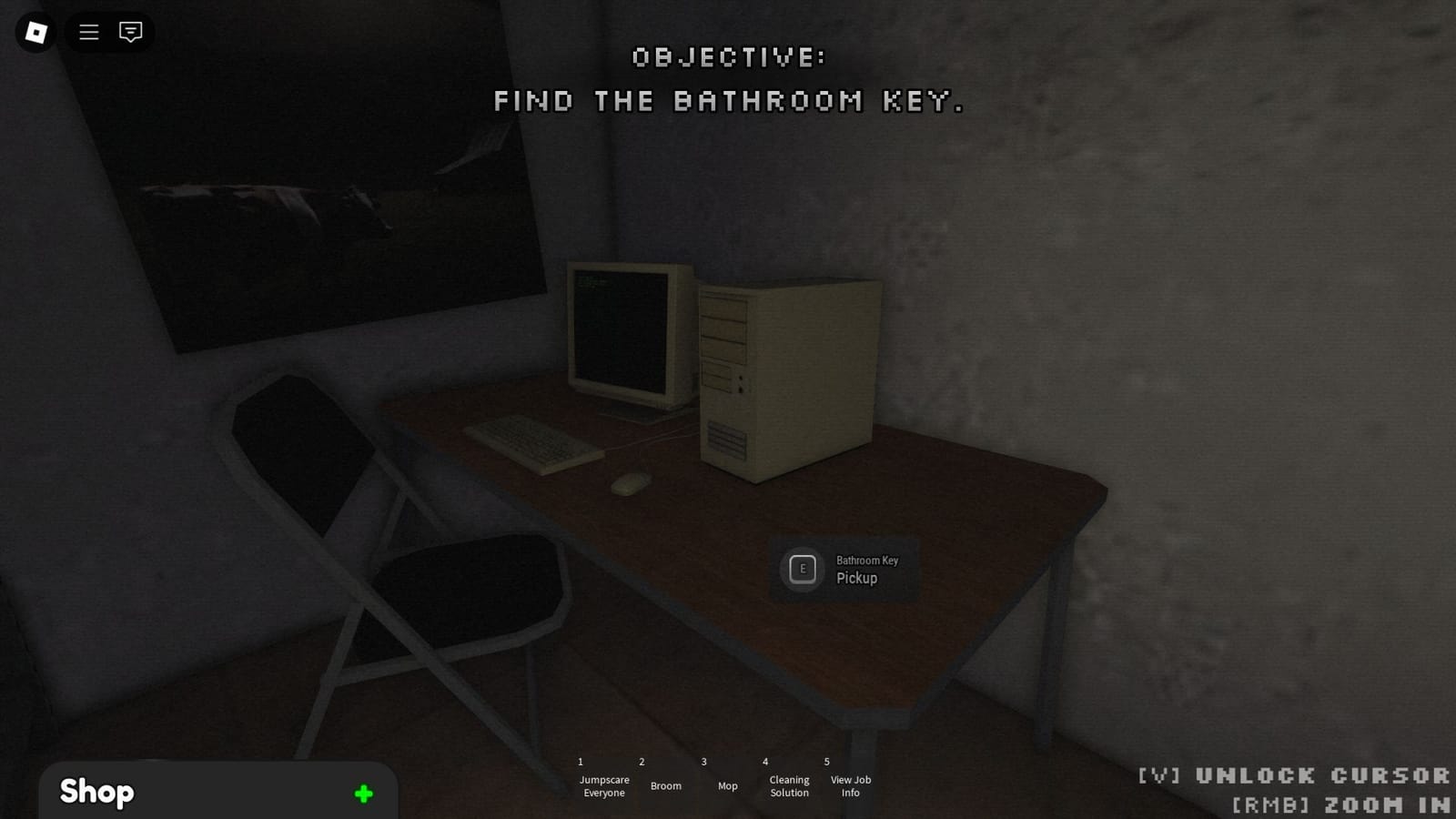Click hotbar slot number 5
Viewport: 1456px width, 819px height.
(x=825, y=762)
